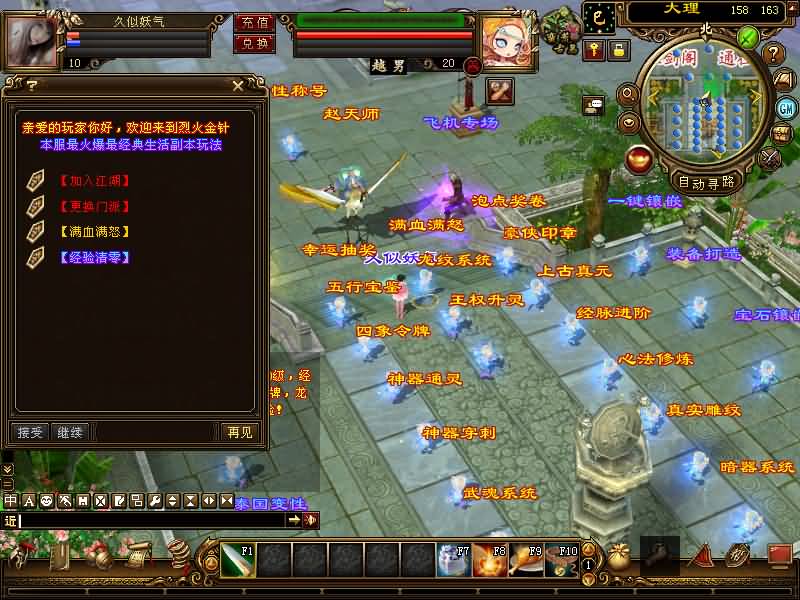
Task: Open the GM help icon
Action: click(786, 108)
